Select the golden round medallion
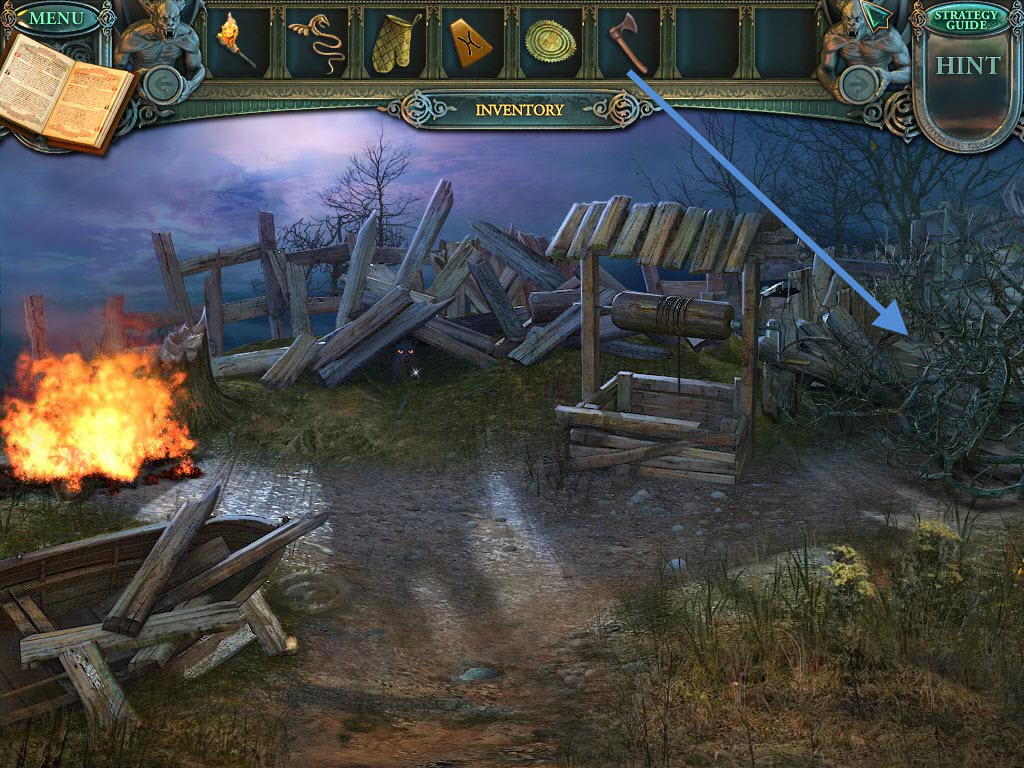This screenshot has width=1024, height=768. pos(549,42)
